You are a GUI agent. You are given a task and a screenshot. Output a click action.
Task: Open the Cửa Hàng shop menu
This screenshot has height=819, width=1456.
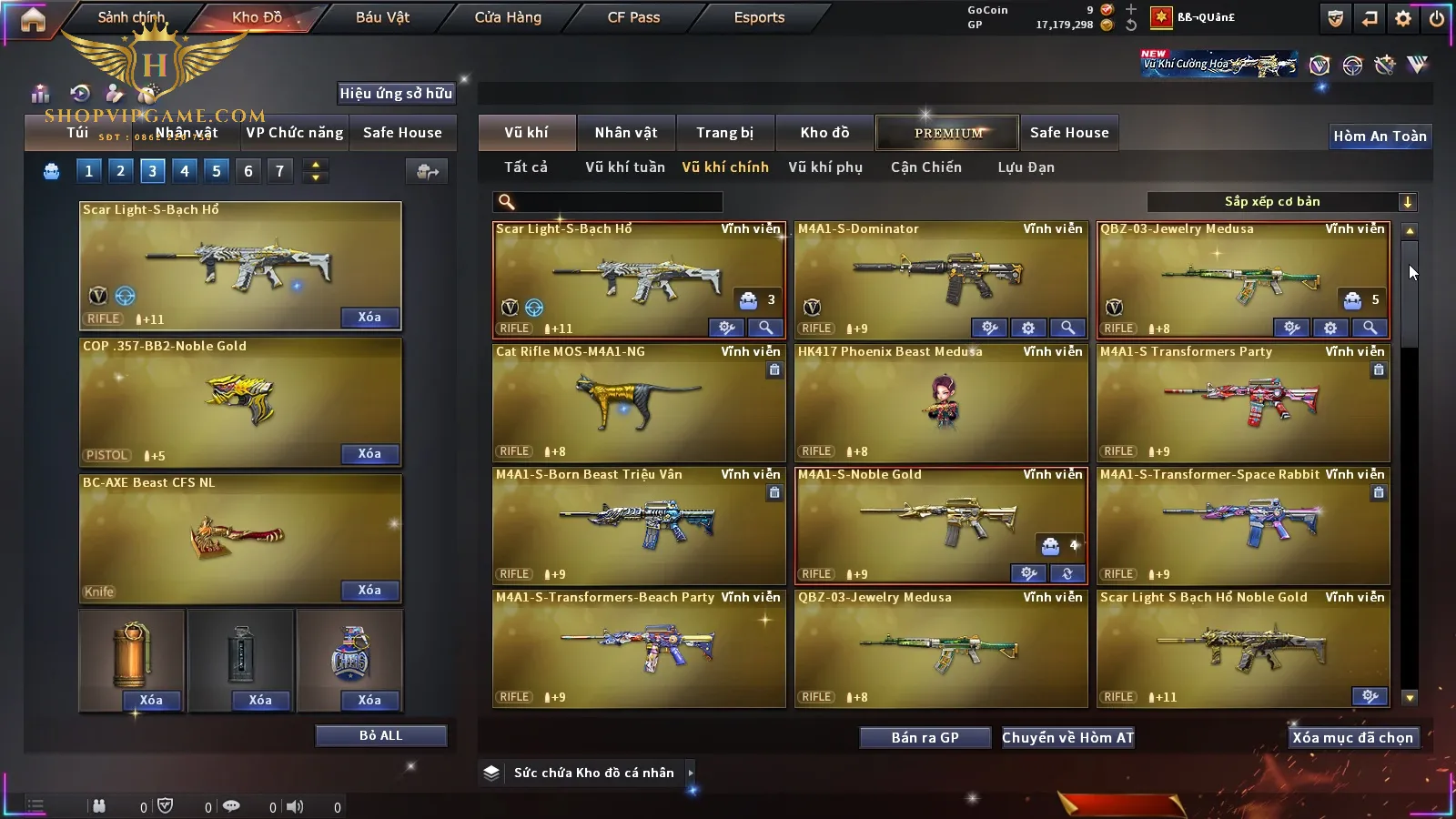point(508,17)
